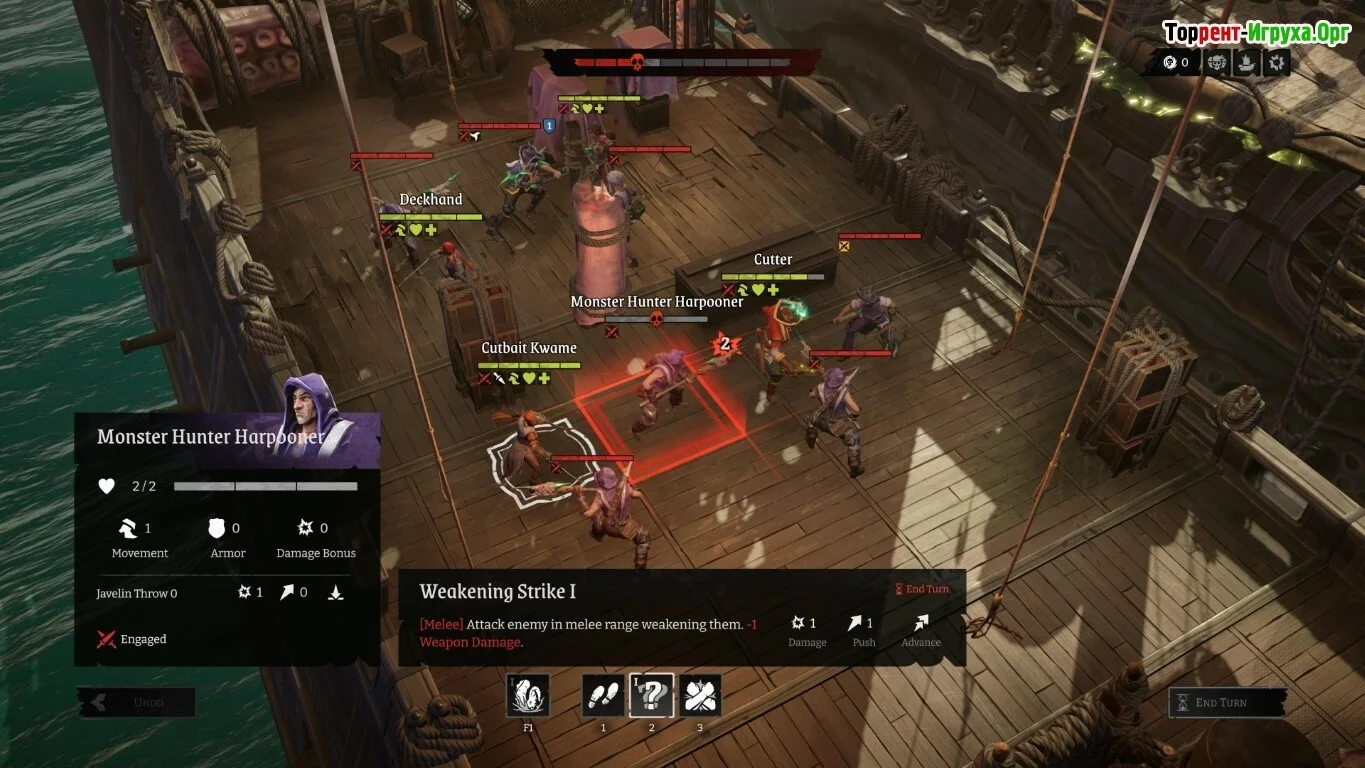Open the ship icon menu
Image resolution: width=1365 pixels, height=768 pixels.
coord(1246,63)
